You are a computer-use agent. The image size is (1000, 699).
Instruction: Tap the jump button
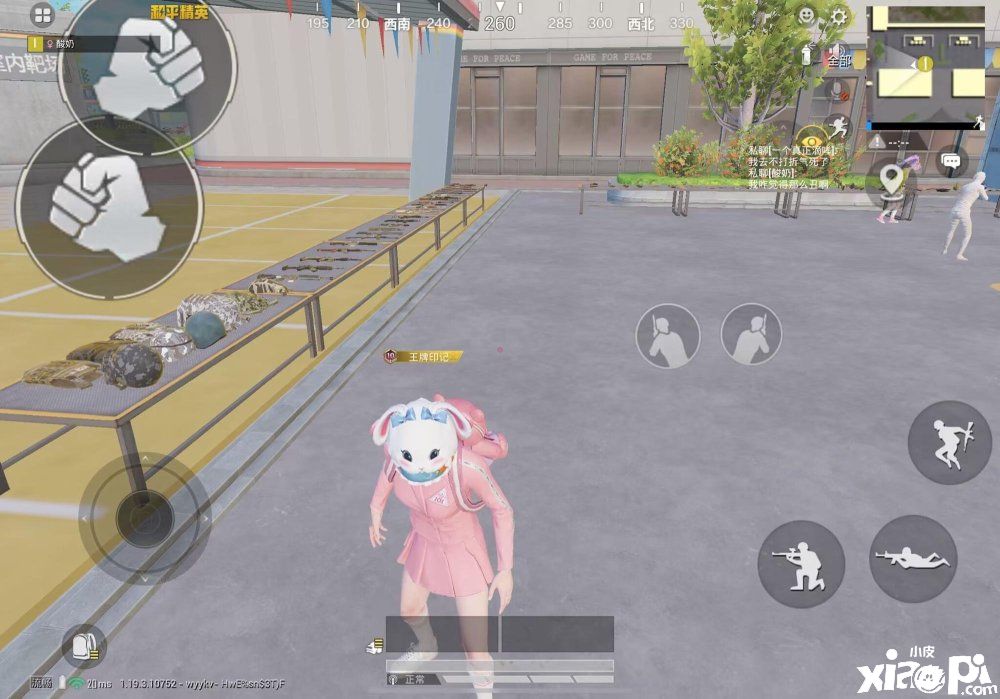[949, 442]
